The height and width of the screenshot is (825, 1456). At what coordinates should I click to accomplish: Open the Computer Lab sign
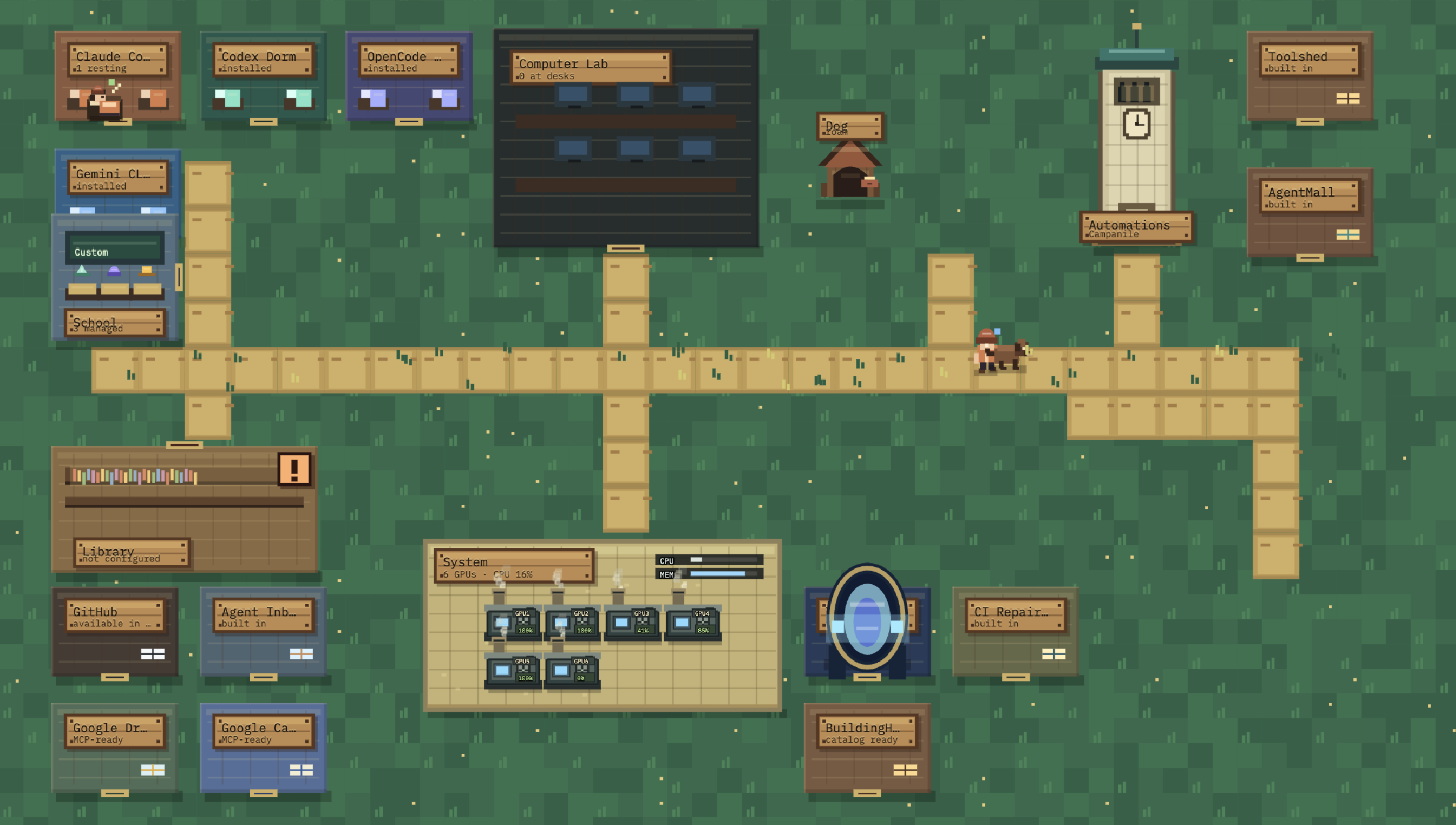590,67
